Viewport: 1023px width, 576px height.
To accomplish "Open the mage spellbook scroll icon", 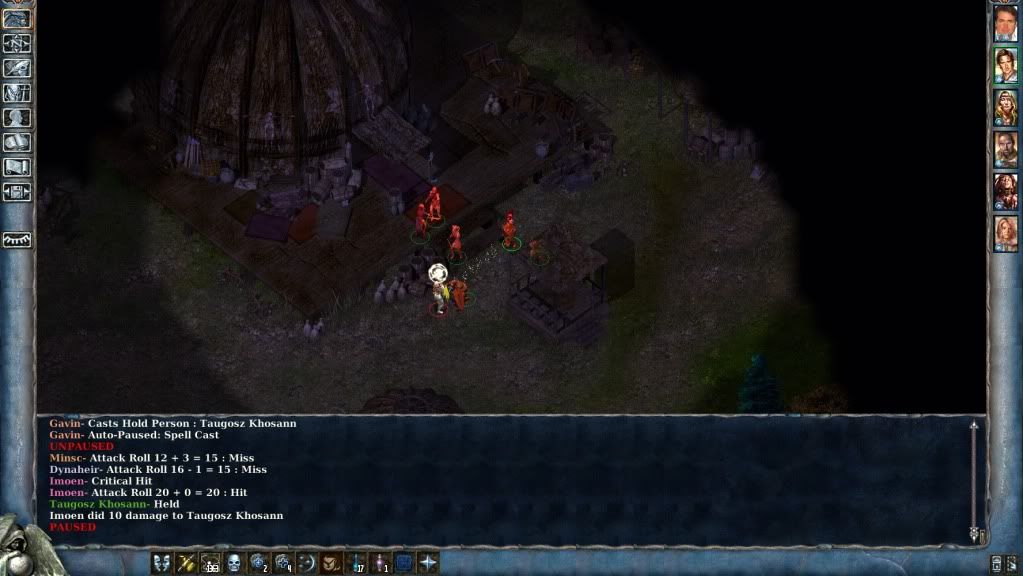I will 17,143.
